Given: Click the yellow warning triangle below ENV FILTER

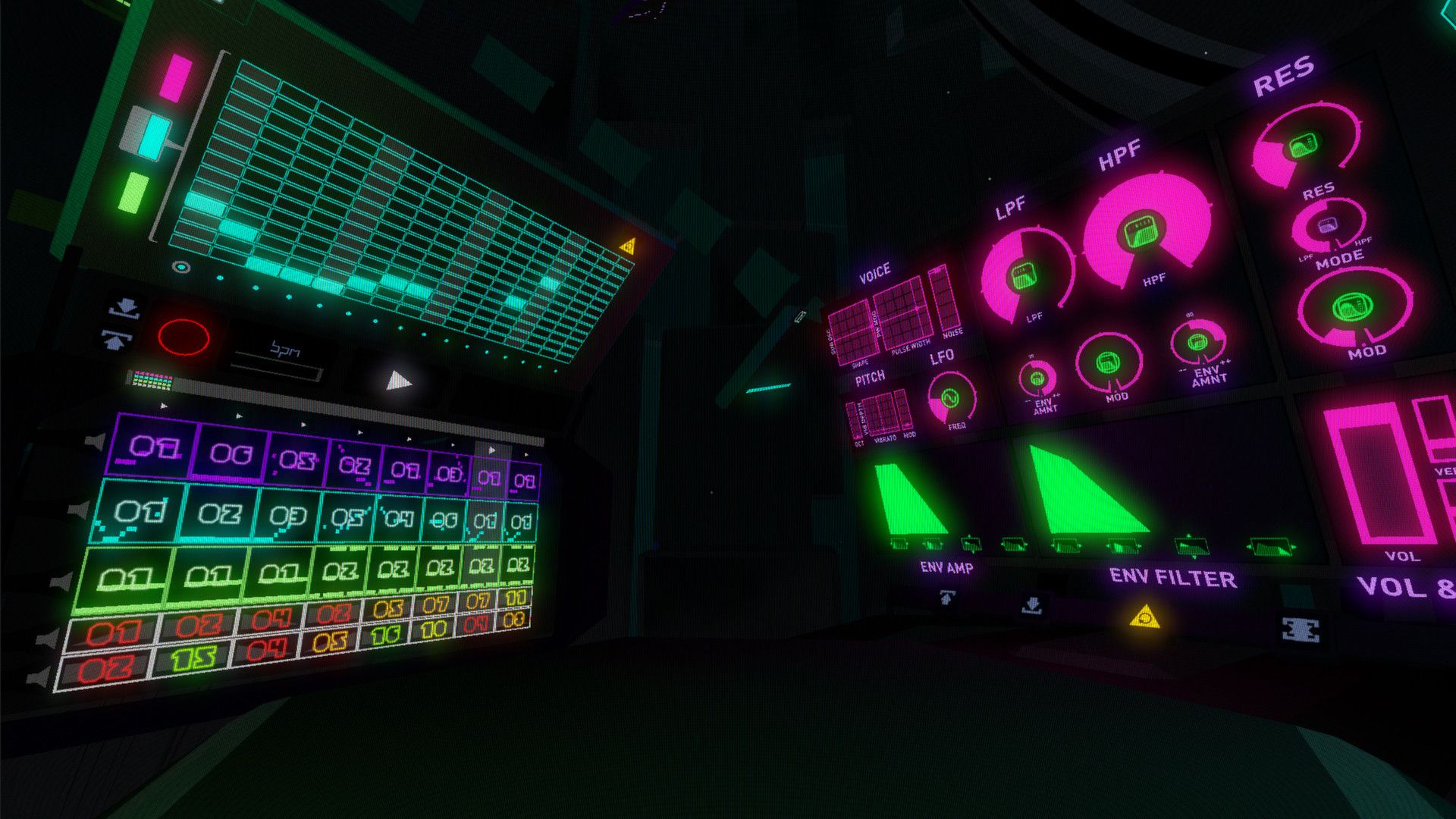Looking at the screenshot, I should click(x=1147, y=617).
